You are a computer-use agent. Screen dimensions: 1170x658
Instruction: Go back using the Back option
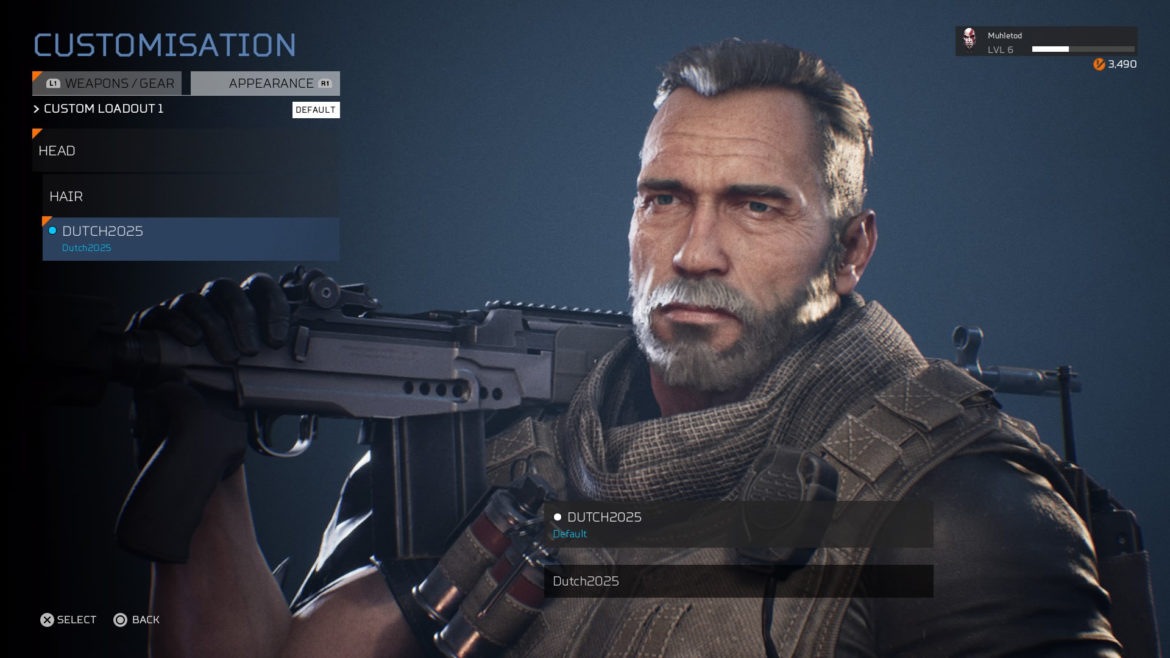136,620
